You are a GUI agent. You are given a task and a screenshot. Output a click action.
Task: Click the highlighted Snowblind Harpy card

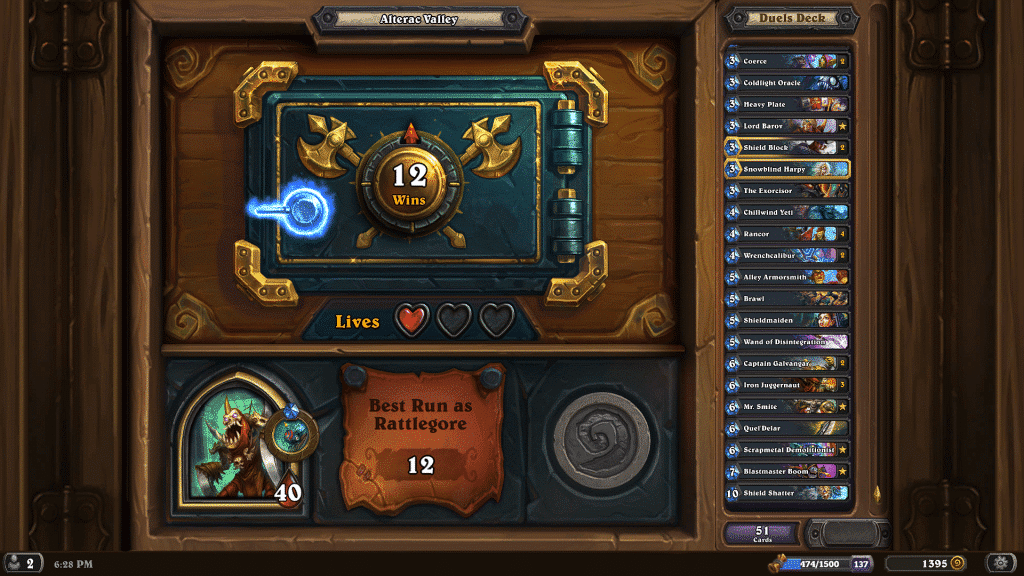pos(788,169)
